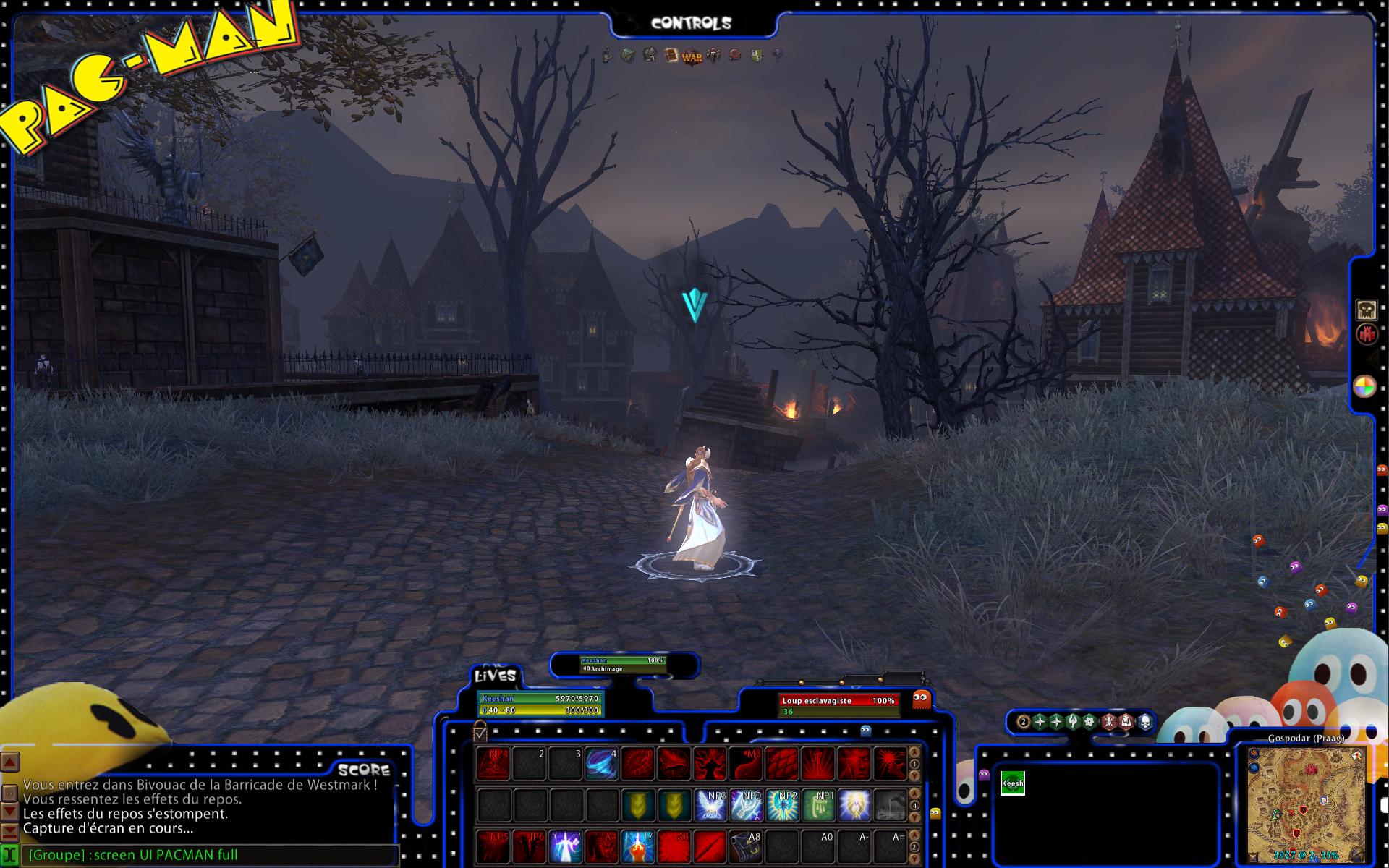Click the skull hexagon icon on tracker bar

(1145, 721)
